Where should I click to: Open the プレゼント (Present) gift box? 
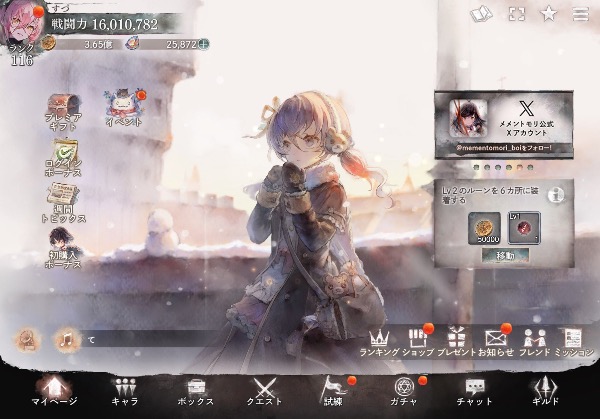tap(457, 341)
